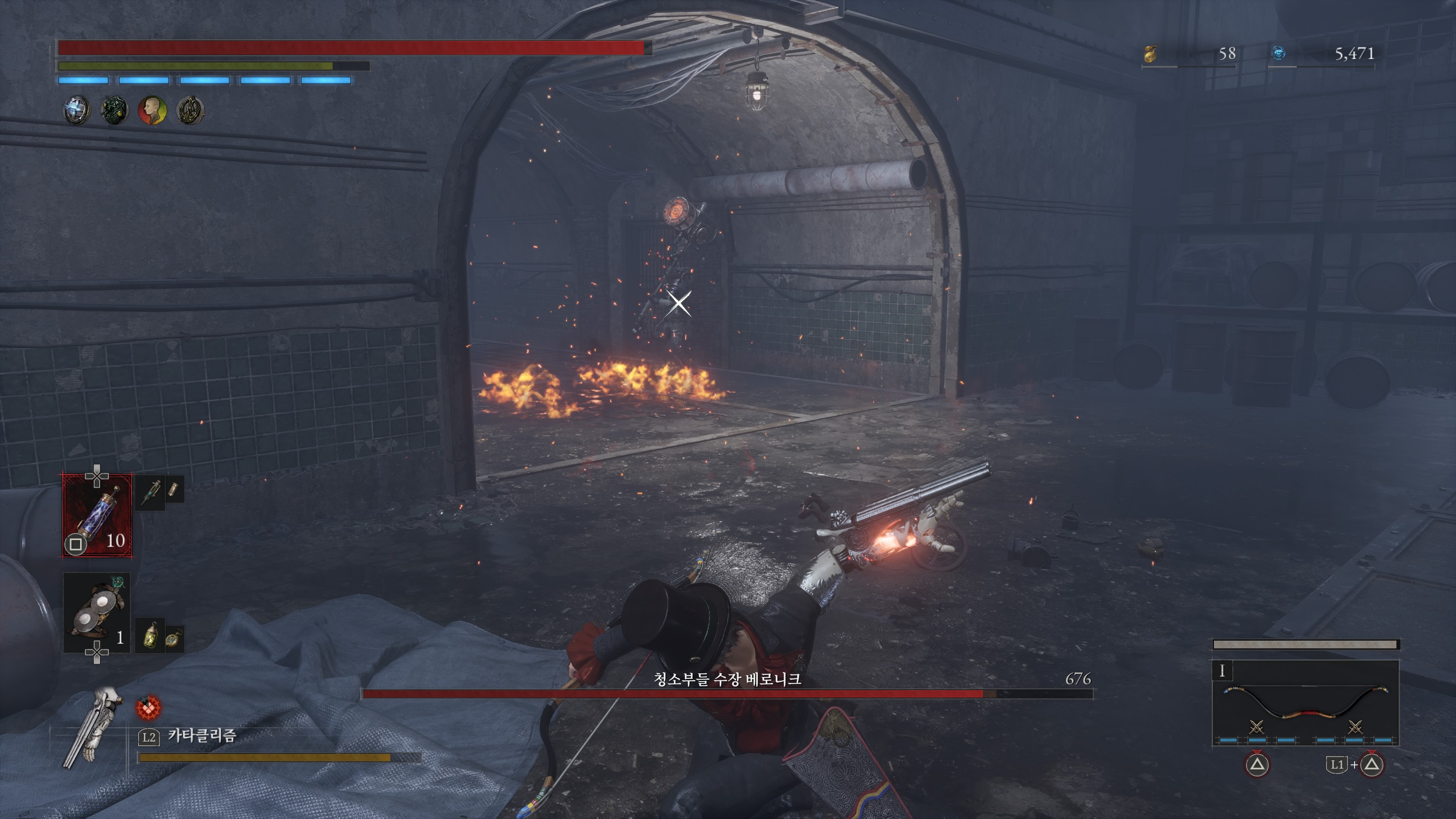Click the dark green tangled amulet icon
The height and width of the screenshot is (819, 1456).
[114, 110]
